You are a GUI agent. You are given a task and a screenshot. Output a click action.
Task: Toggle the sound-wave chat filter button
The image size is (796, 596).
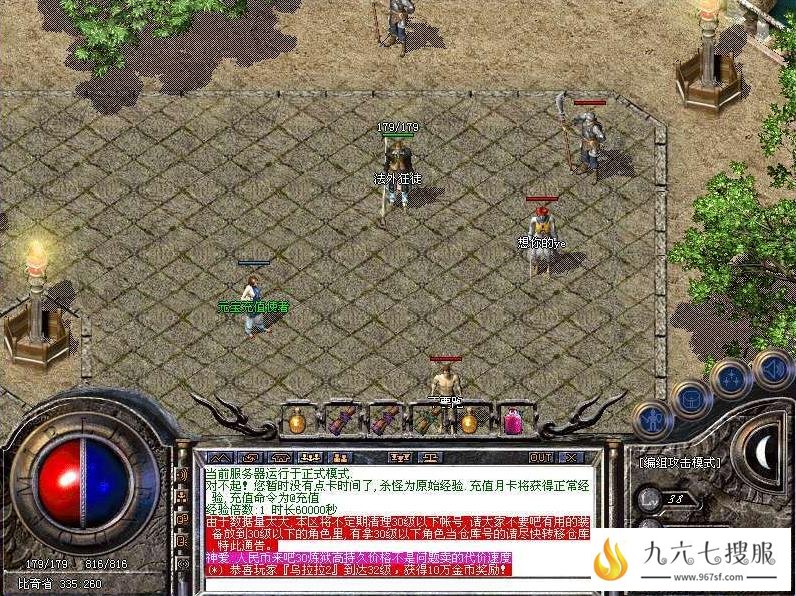(182, 473)
